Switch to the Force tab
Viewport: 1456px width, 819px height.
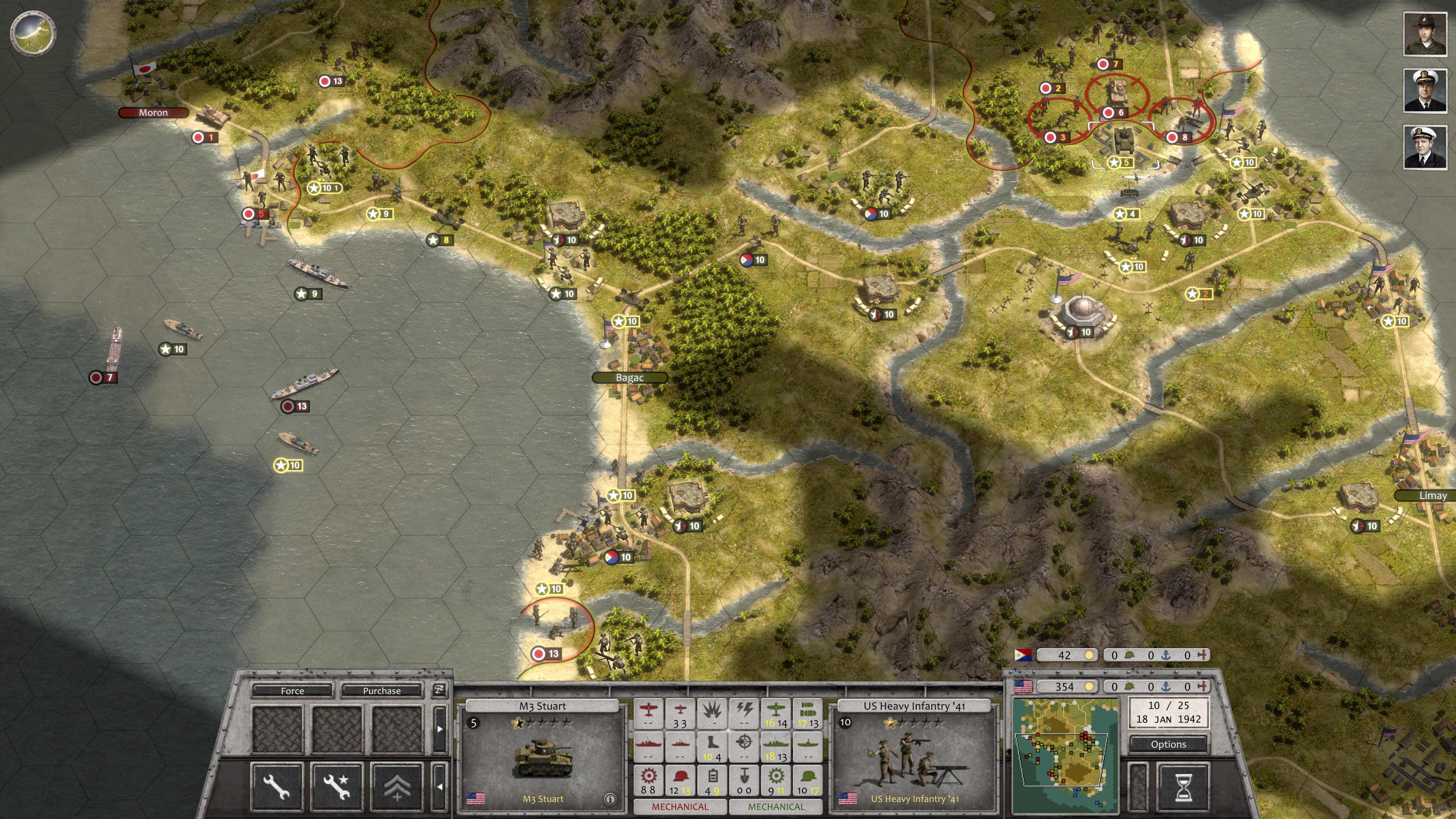[x=292, y=691]
